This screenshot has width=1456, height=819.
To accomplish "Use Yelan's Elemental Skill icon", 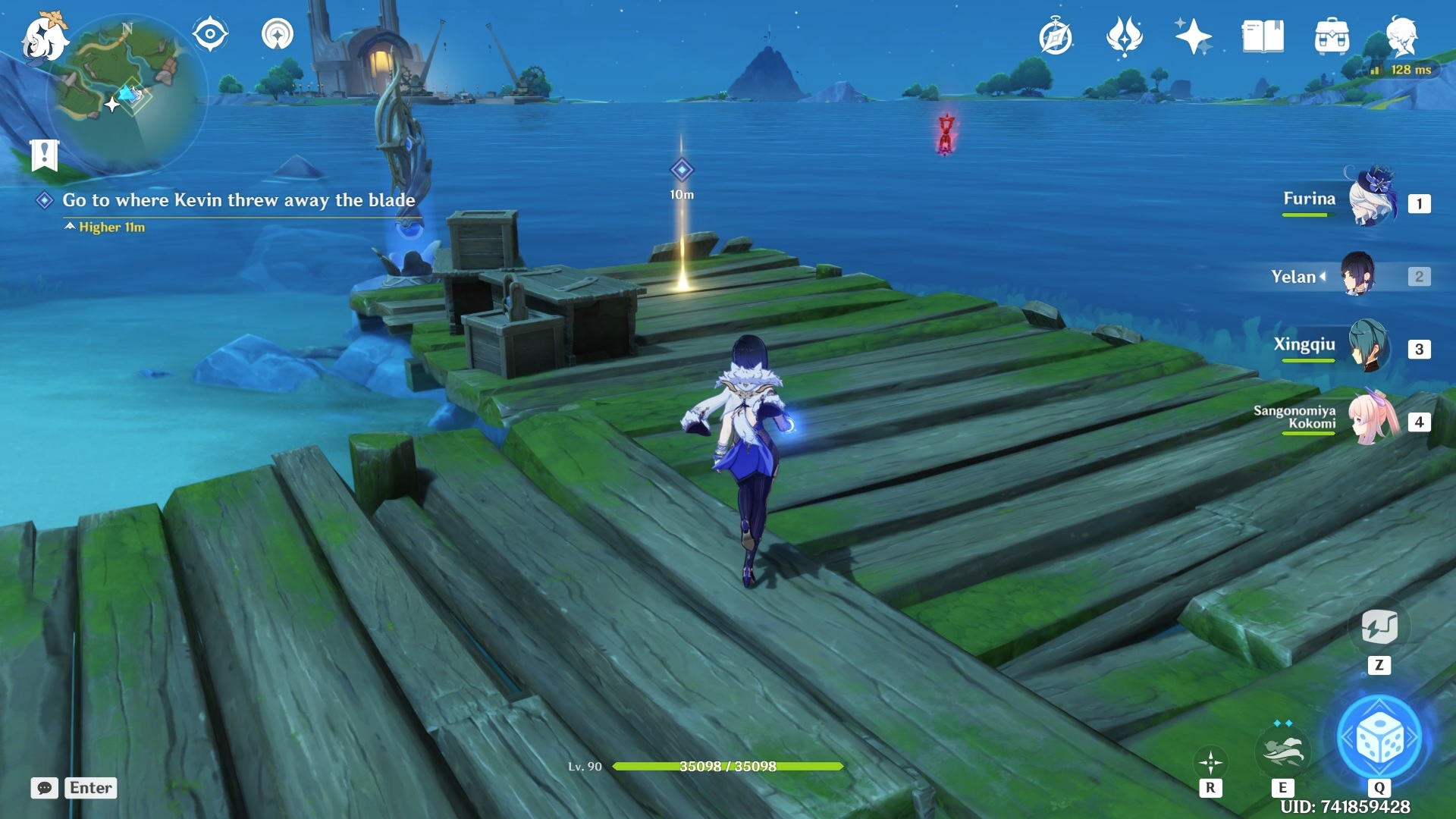I will coord(1282,751).
